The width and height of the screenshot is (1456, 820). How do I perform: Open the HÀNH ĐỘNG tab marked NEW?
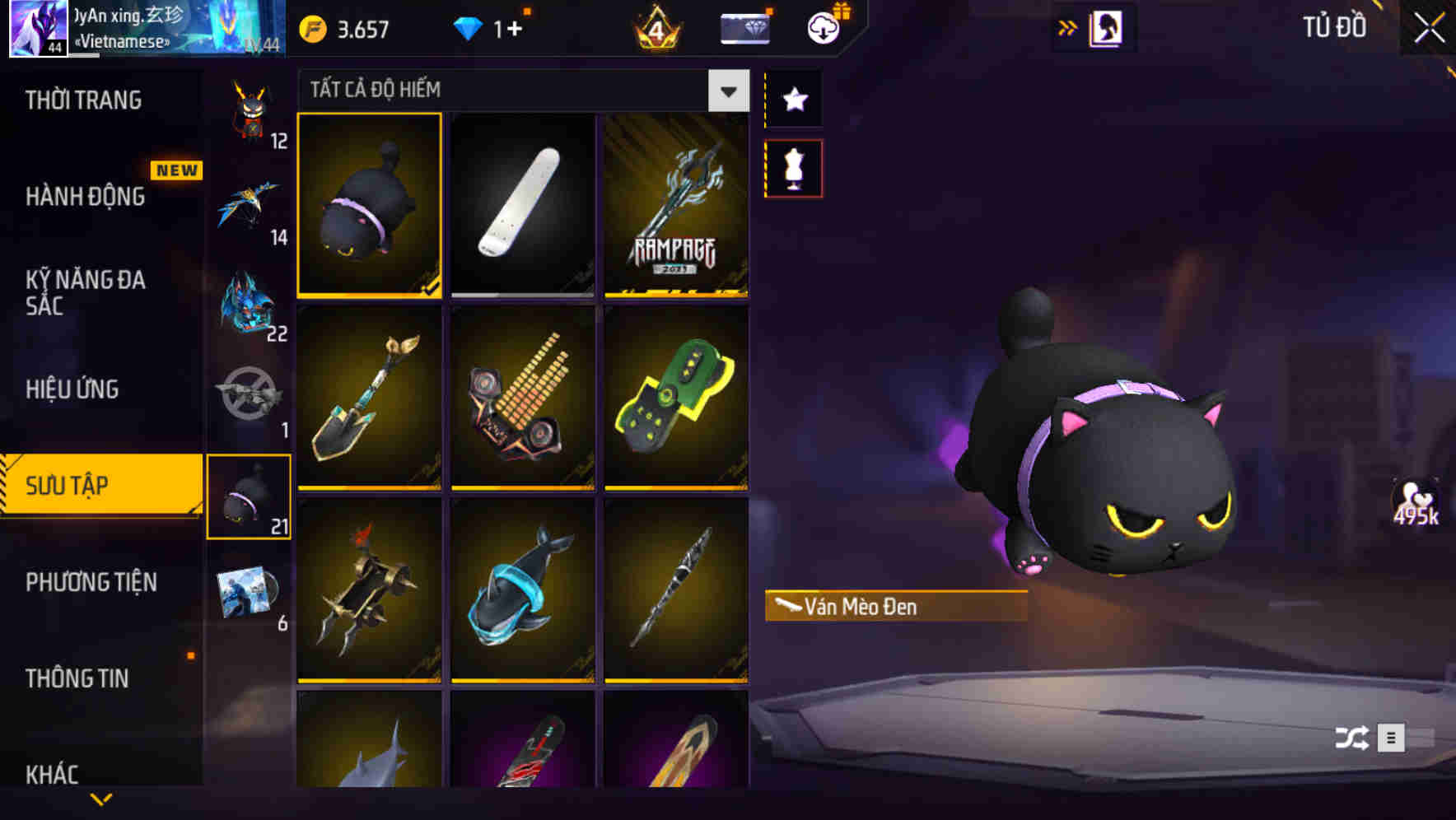(x=86, y=197)
